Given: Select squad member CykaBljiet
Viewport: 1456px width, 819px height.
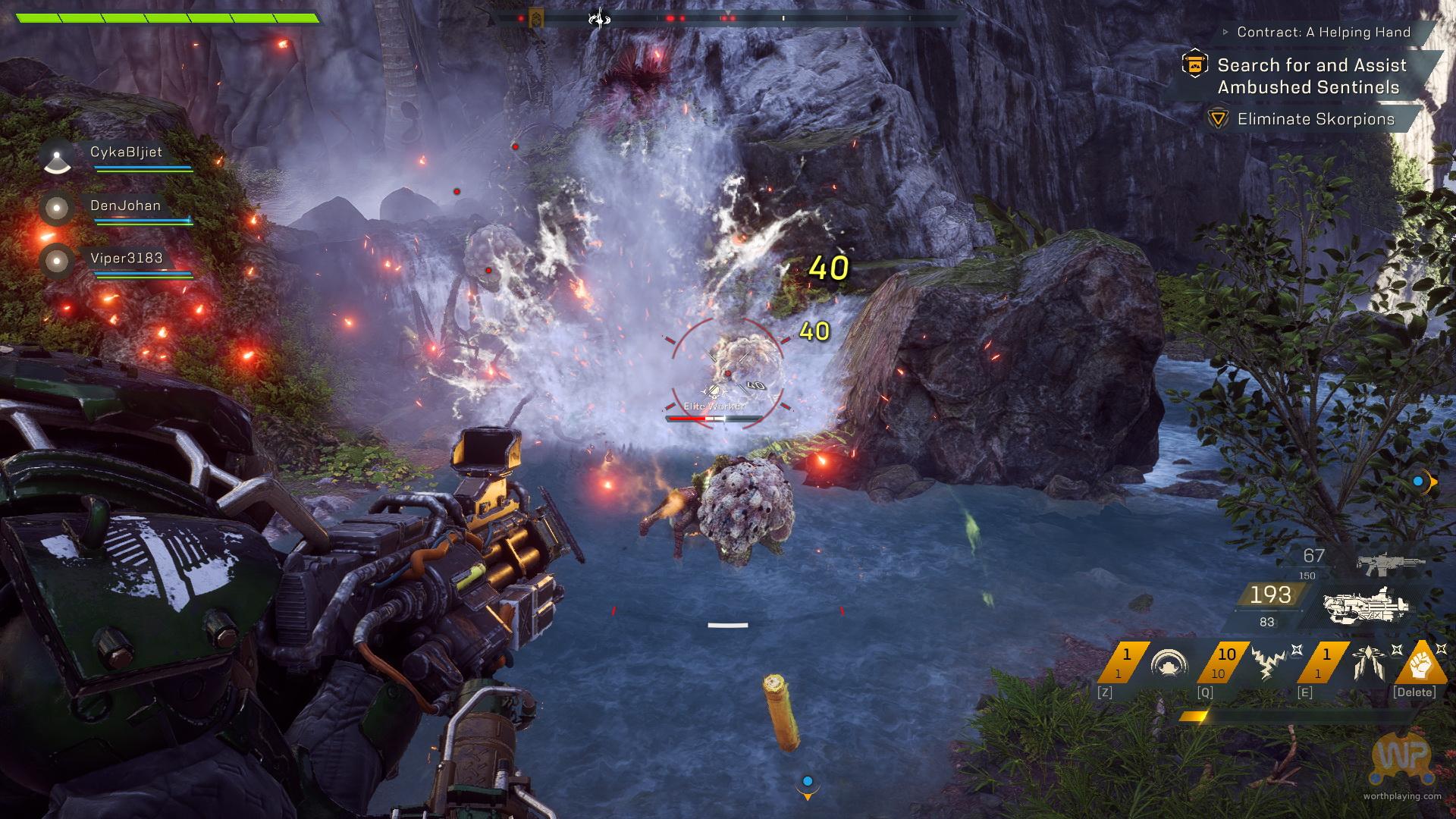Looking at the screenshot, I should tap(125, 152).
